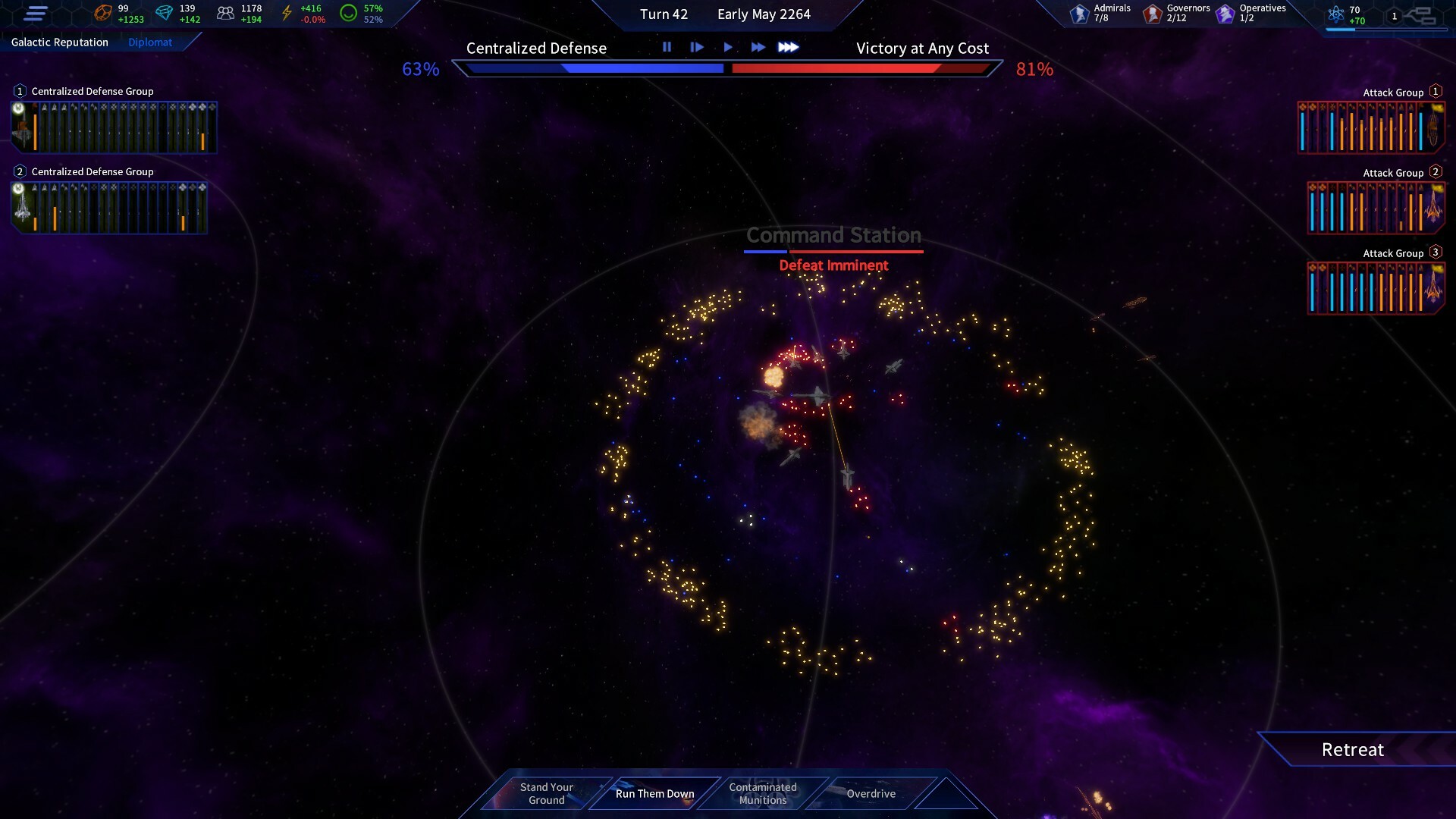The image size is (1456, 819).
Task: Open the main menu hamburger icon
Action: coord(36,14)
